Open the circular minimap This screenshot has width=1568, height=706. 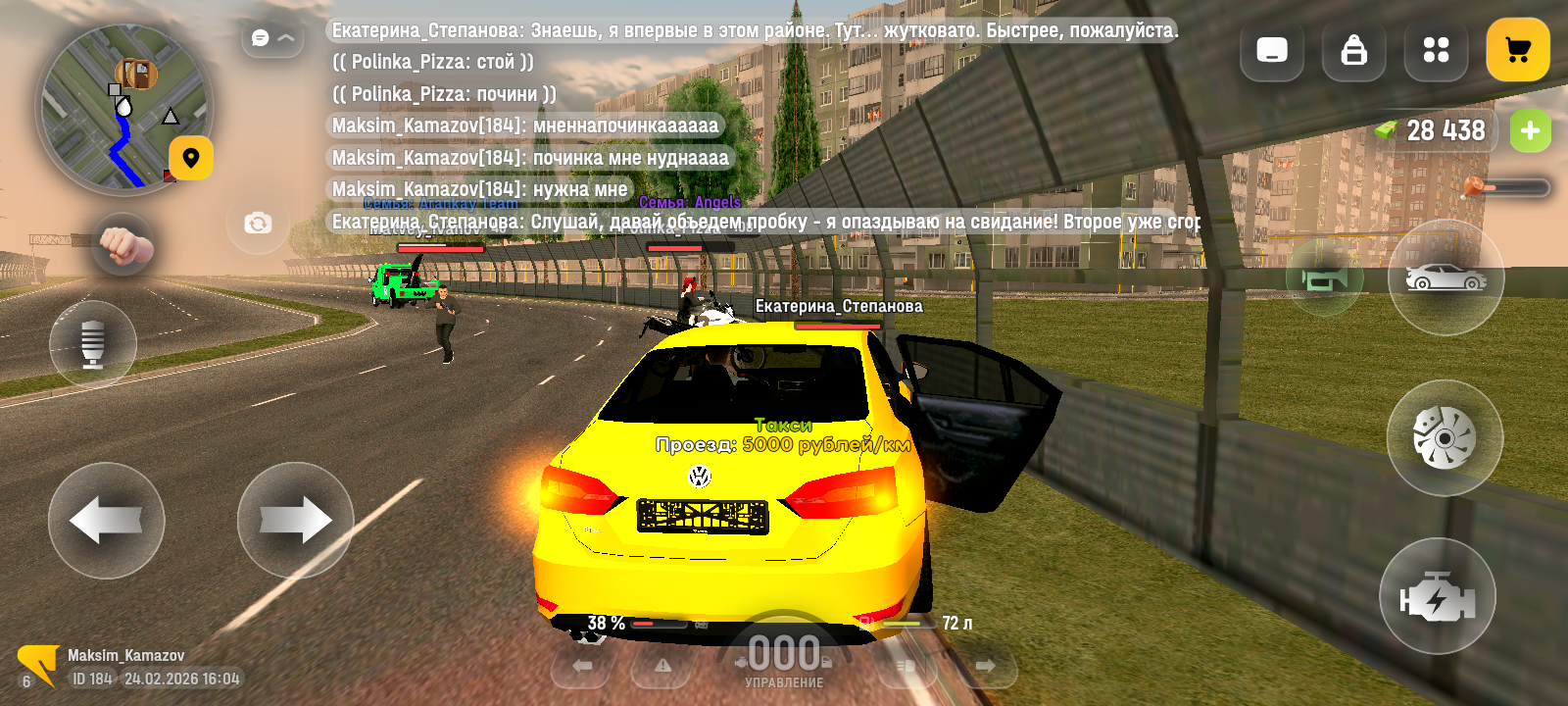pyautogui.click(x=122, y=108)
